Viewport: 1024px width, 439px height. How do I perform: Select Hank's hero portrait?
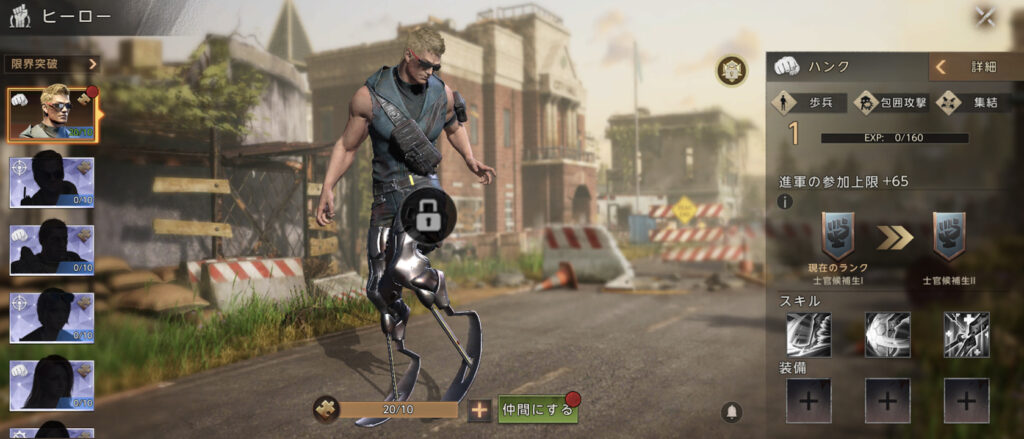pos(52,112)
